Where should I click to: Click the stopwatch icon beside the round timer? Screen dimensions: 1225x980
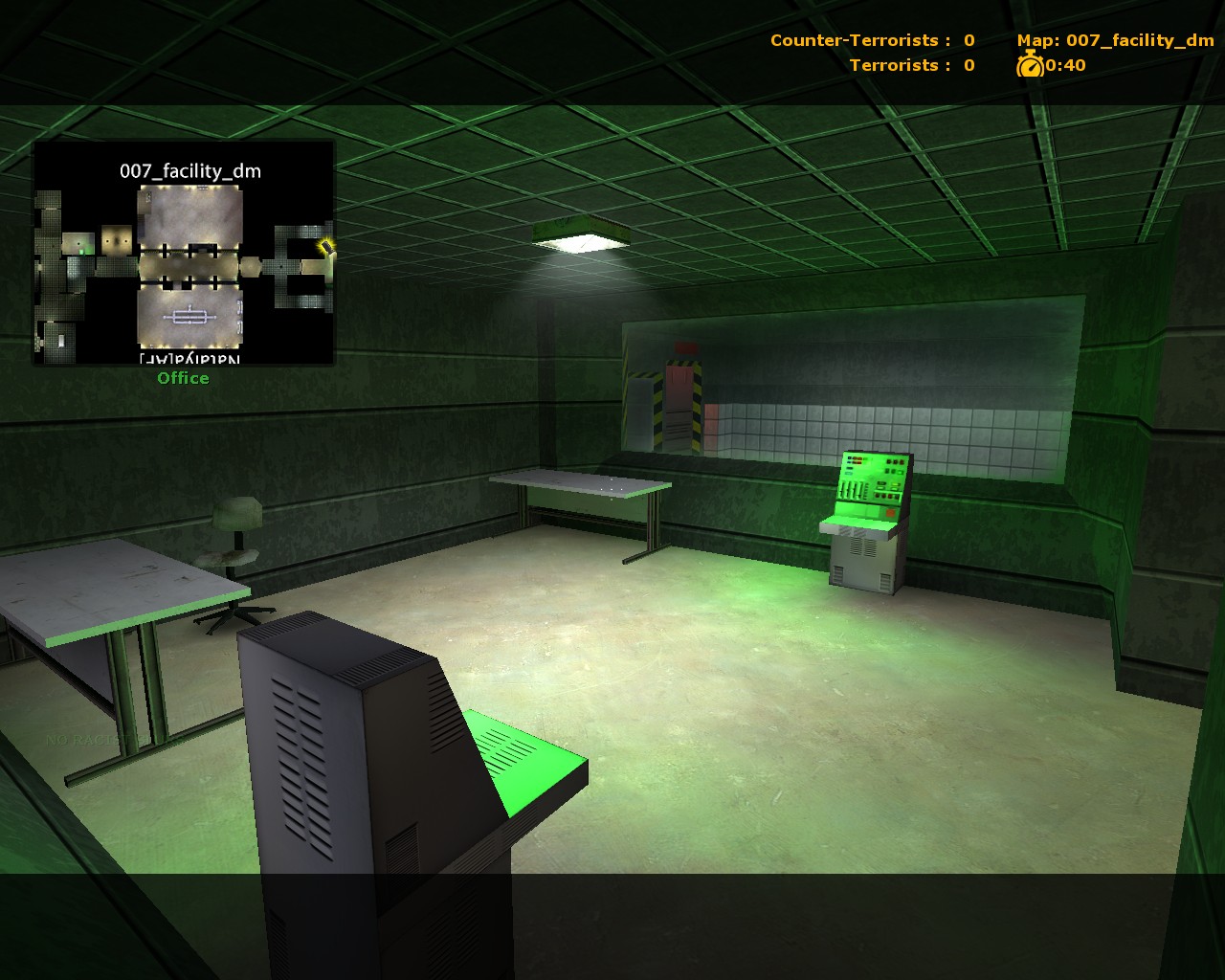(1030, 65)
